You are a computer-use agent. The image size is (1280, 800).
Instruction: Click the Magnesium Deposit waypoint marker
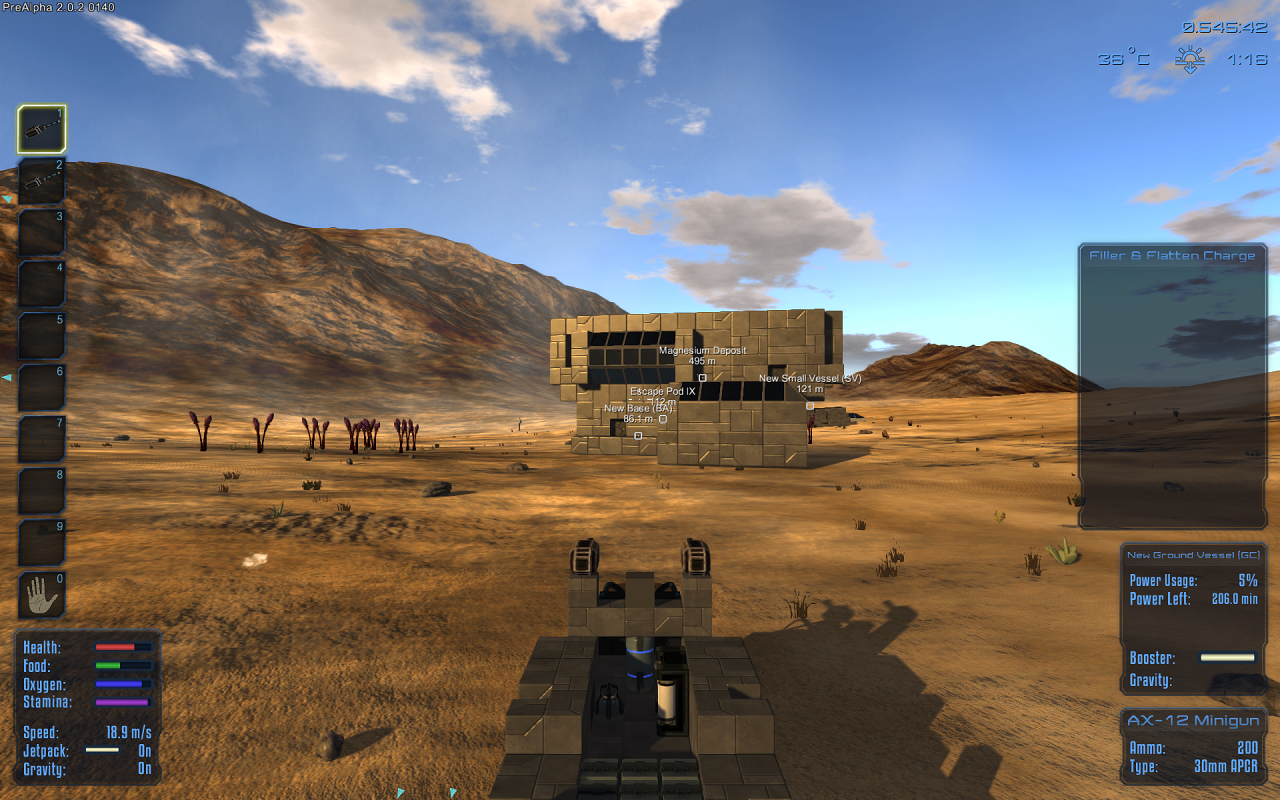(x=702, y=378)
